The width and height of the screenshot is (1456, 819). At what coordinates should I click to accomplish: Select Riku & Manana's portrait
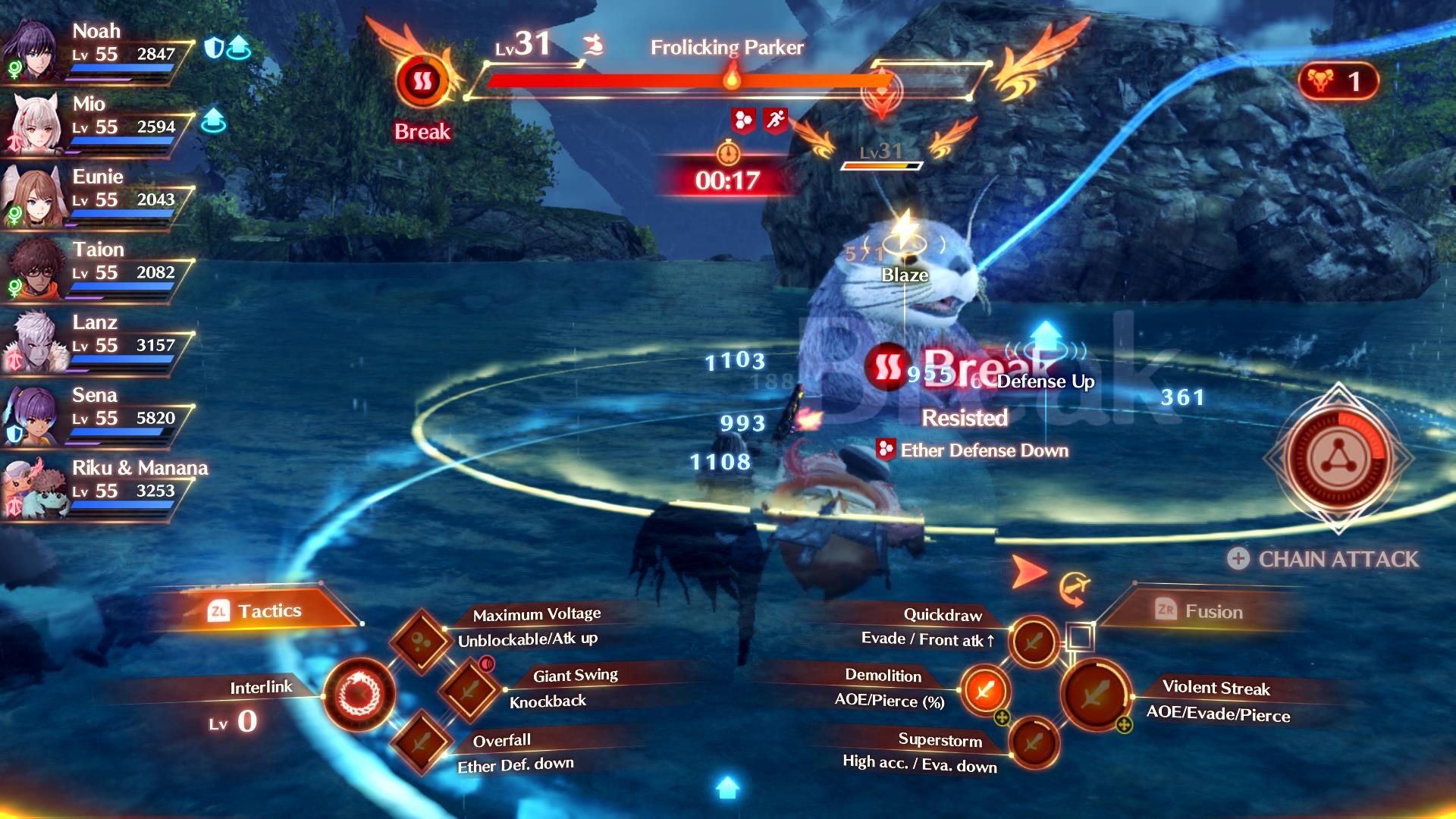32,487
